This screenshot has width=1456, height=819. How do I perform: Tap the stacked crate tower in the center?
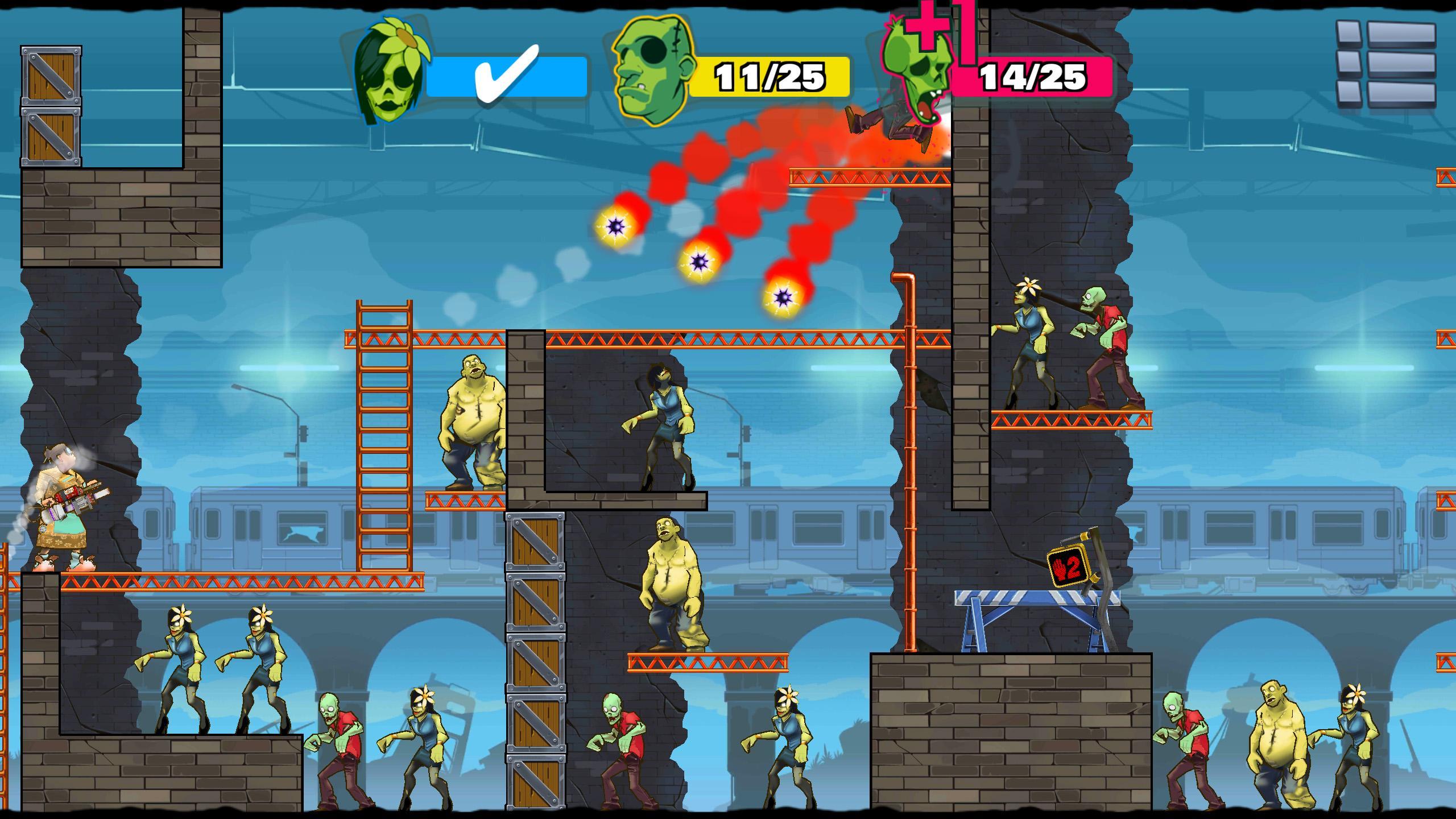pos(535,654)
